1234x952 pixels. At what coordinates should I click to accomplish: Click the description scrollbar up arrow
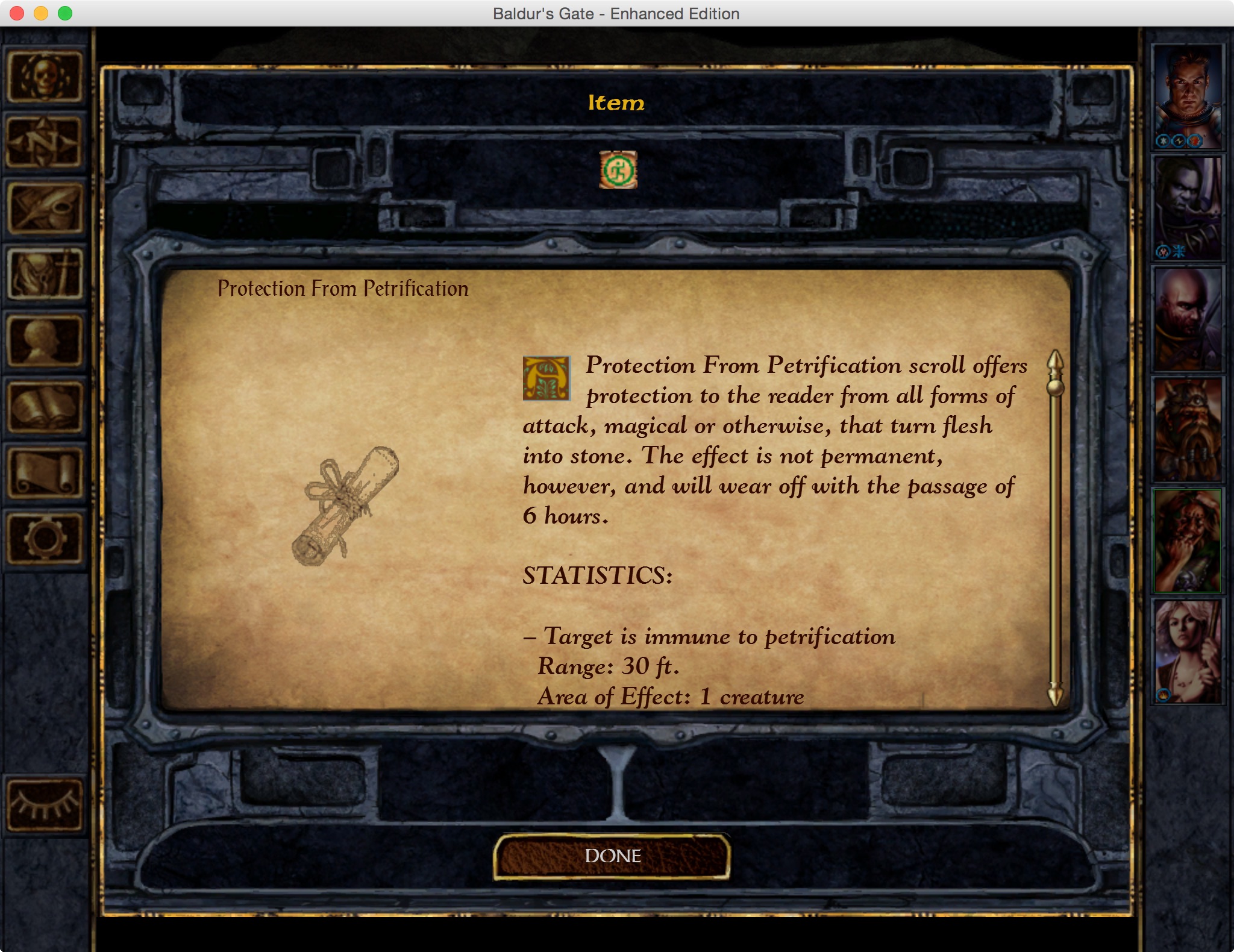(1055, 360)
